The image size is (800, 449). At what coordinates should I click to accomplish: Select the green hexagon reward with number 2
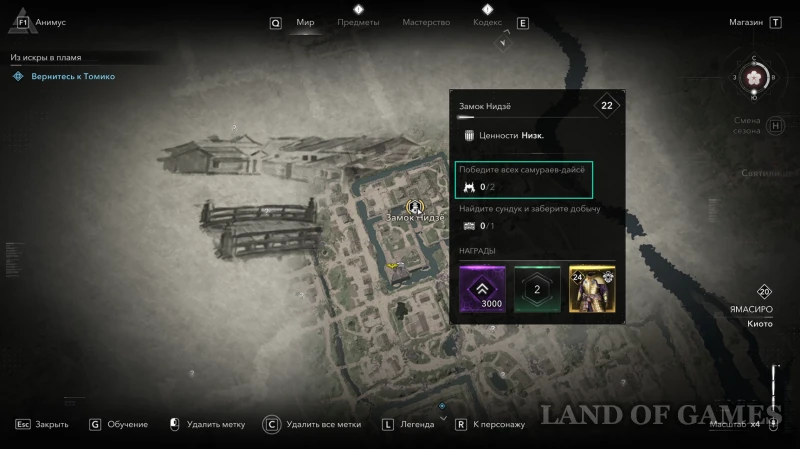point(537,290)
